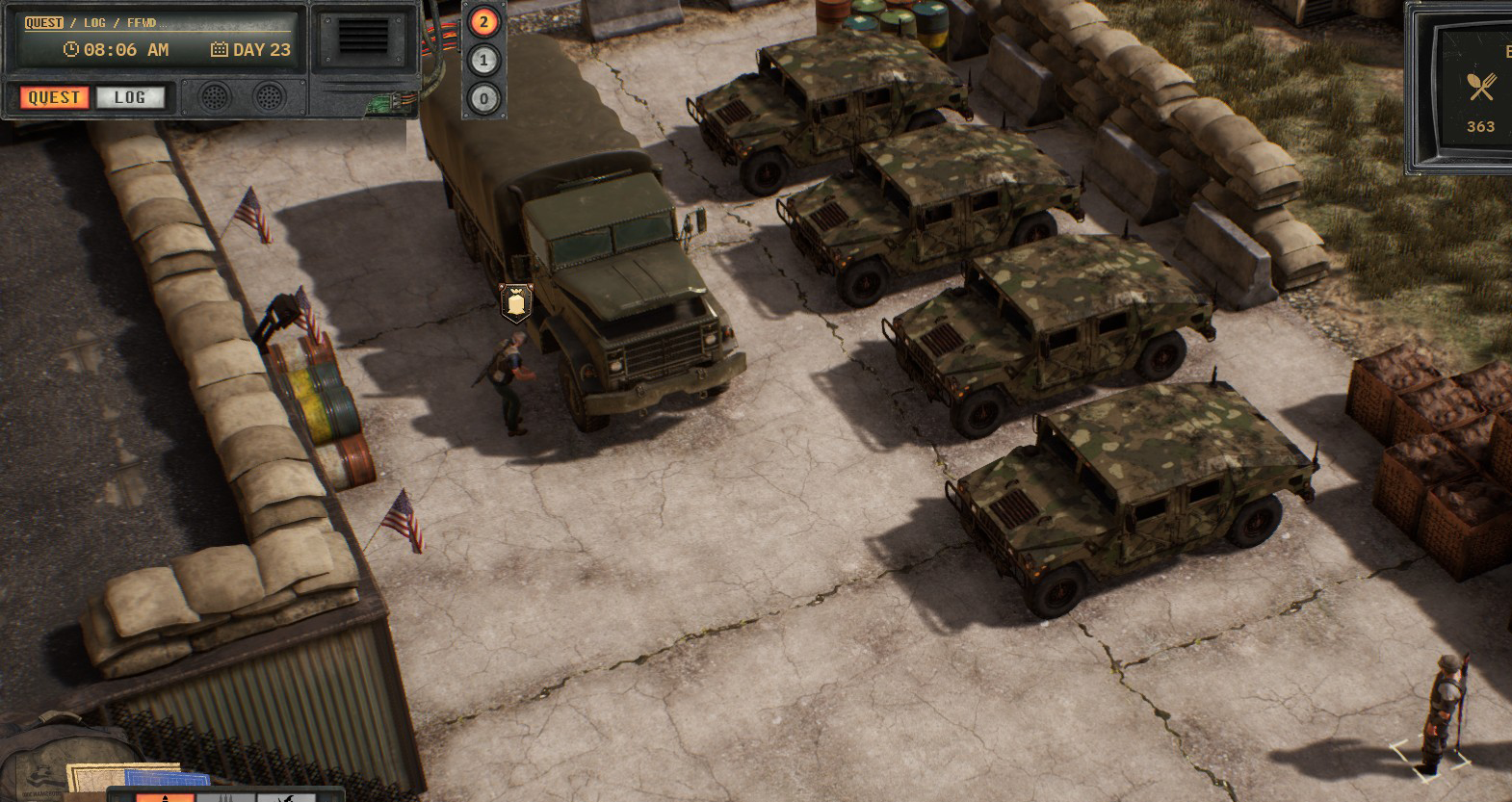The width and height of the screenshot is (1512, 802).
Task: Switch to the LOG button
Action: pyautogui.click(x=130, y=97)
